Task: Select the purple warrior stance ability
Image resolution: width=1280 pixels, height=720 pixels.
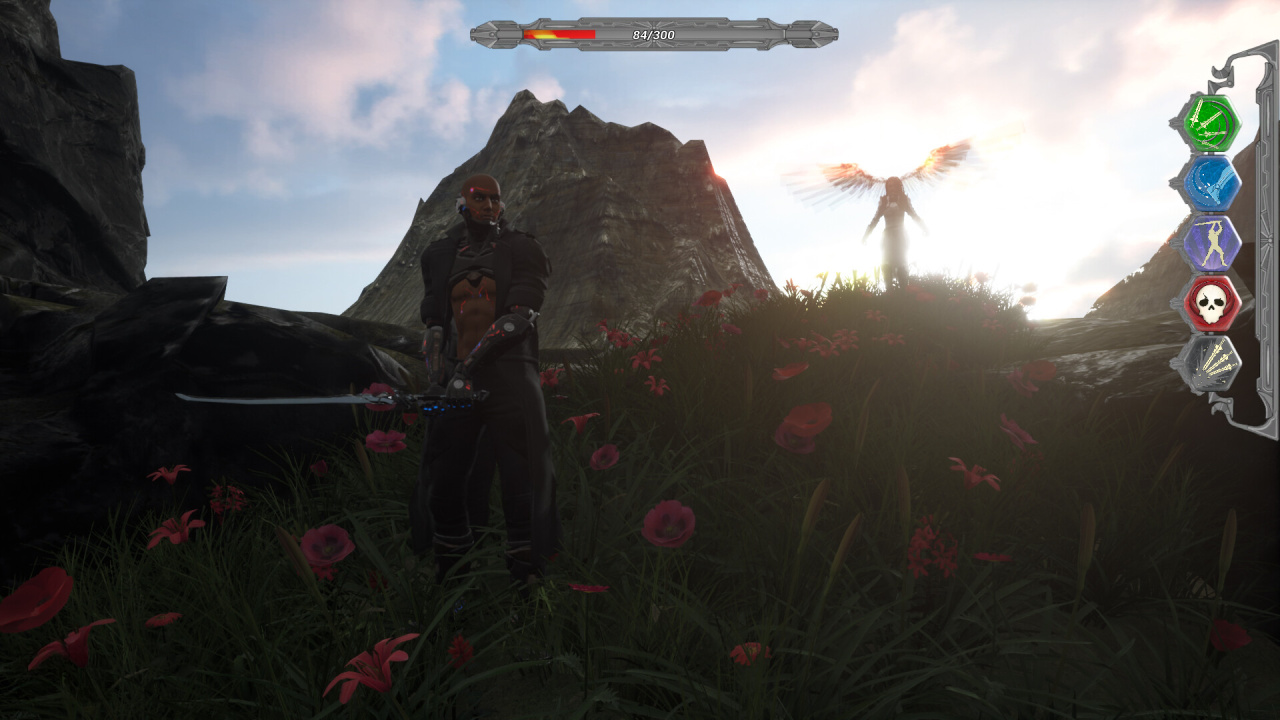Action: click(x=1211, y=243)
